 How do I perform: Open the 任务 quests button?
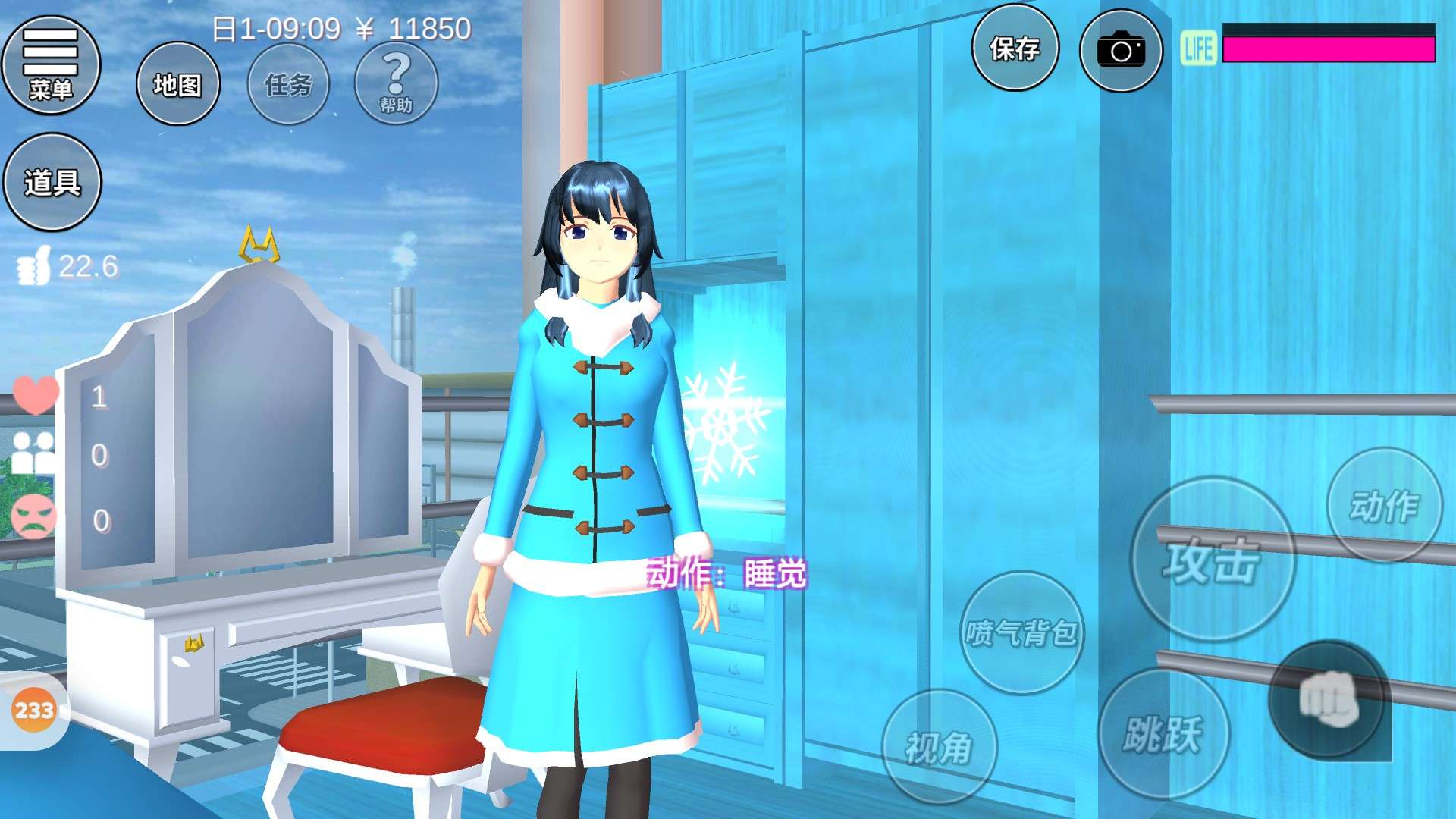pyautogui.click(x=289, y=84)
